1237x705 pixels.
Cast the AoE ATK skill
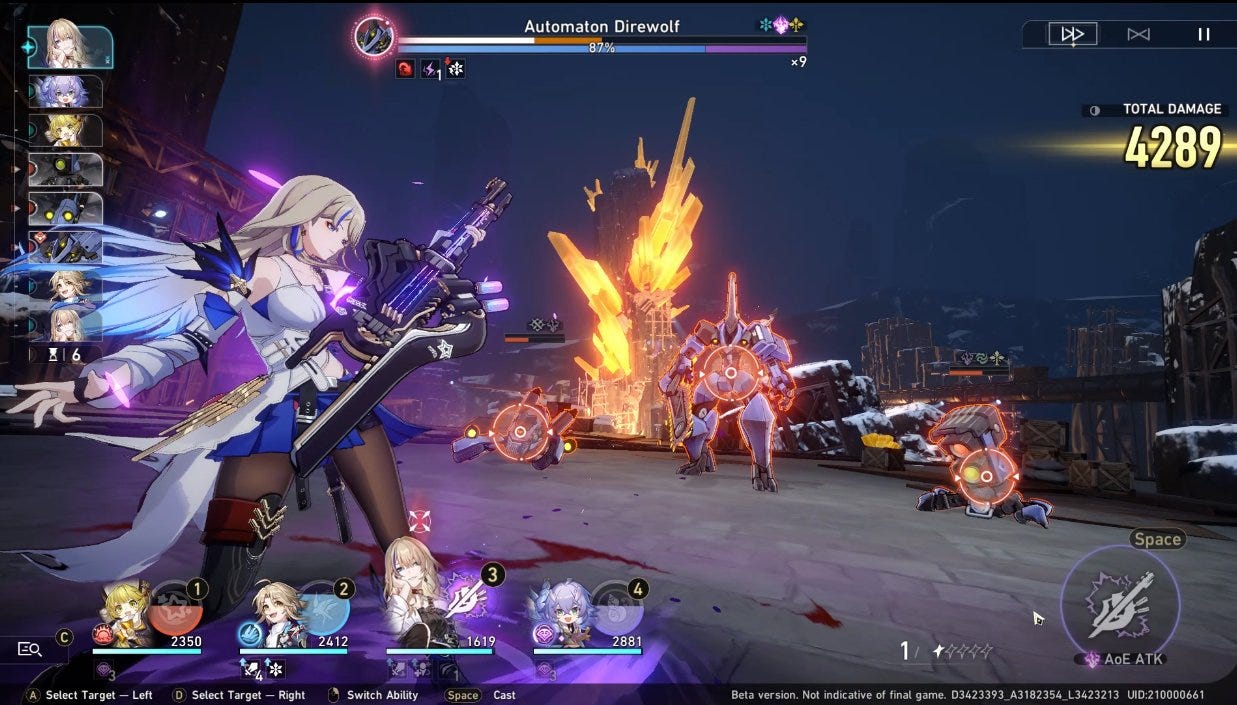click(1120, 603)
